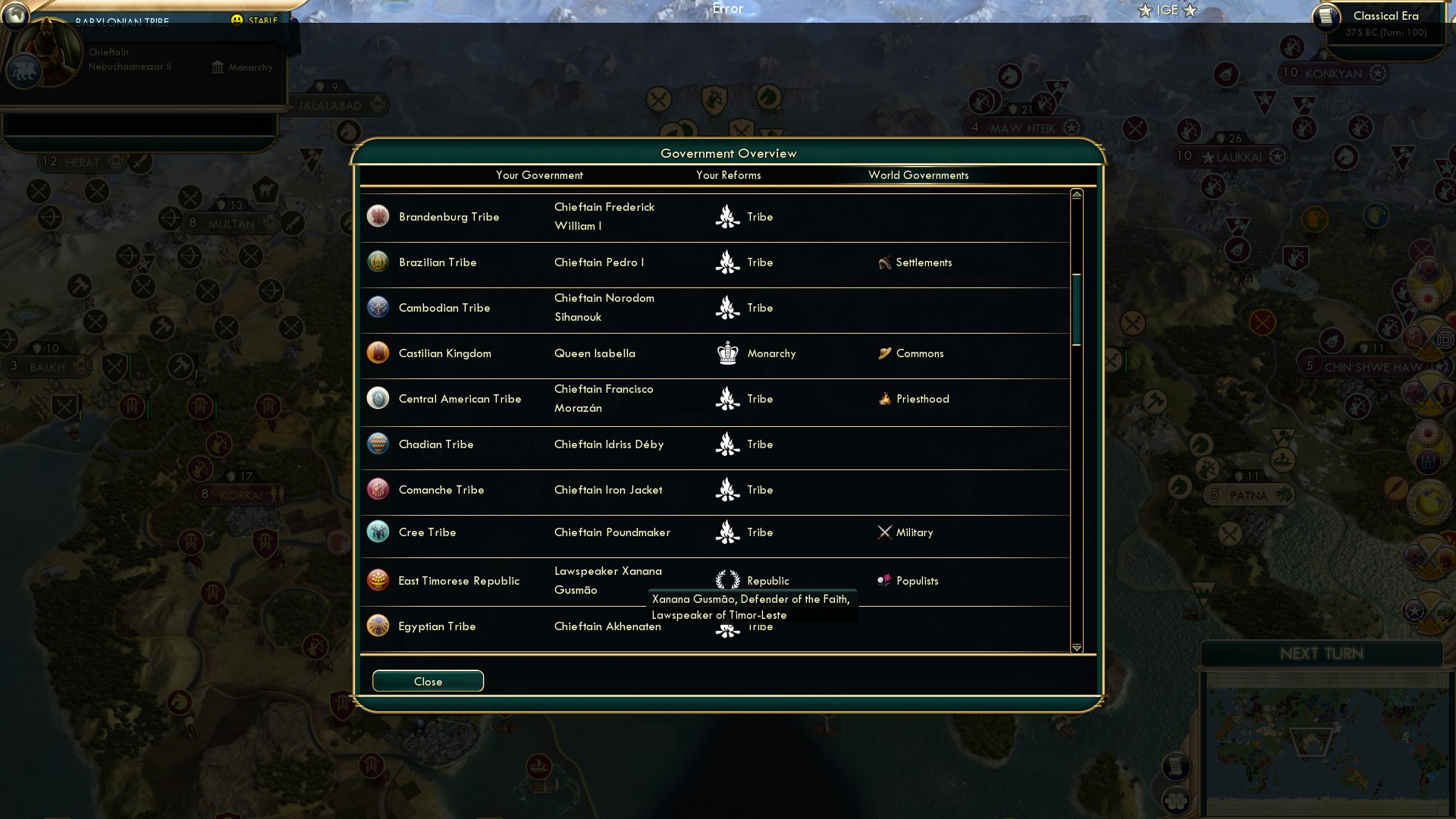The image size is (1456, 819).
Task: Click the Commons icon in the Castilian Kingdom row
Action: coord(885,353)
